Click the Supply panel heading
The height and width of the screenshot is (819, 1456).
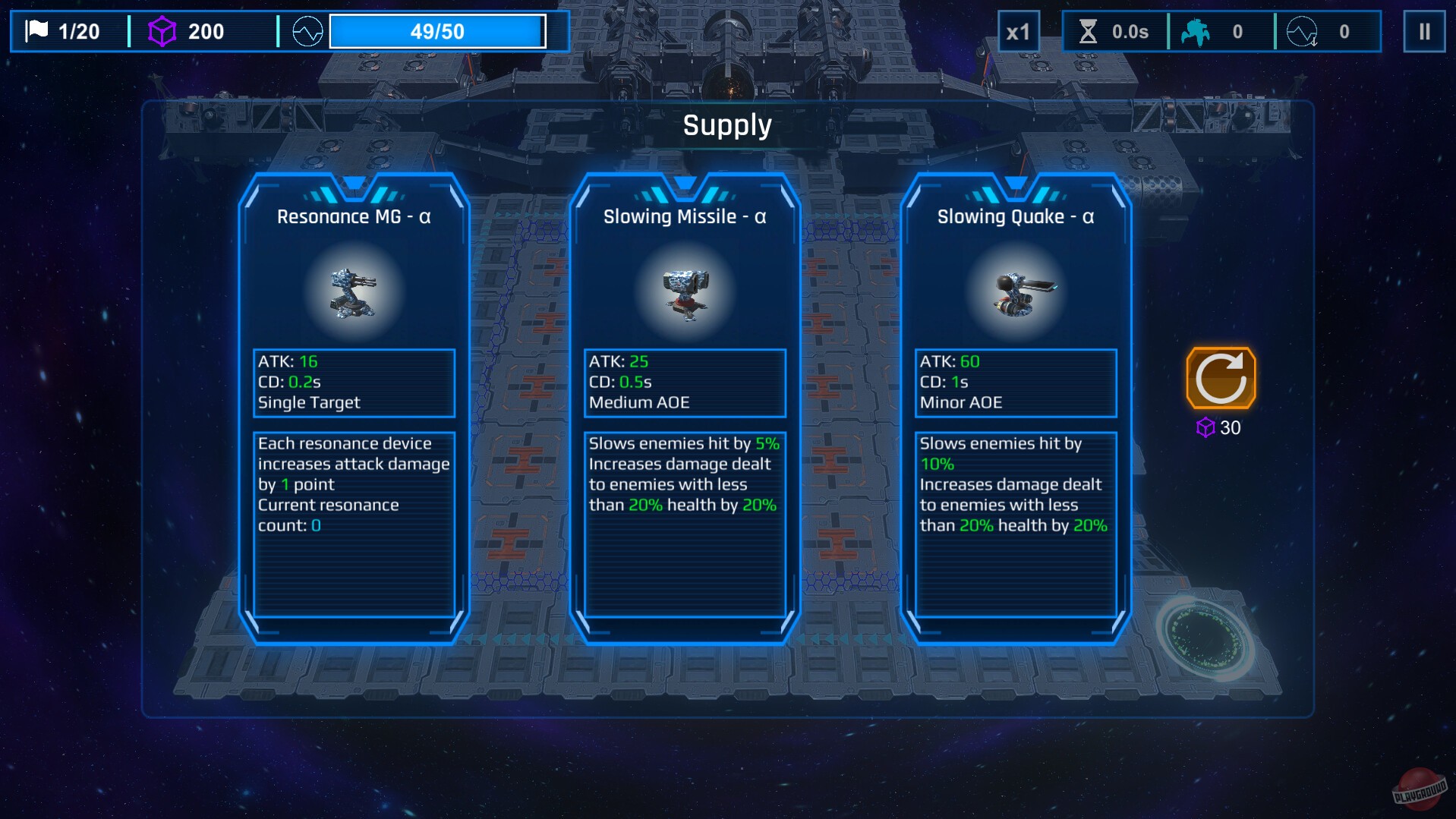tap(727, 124)
